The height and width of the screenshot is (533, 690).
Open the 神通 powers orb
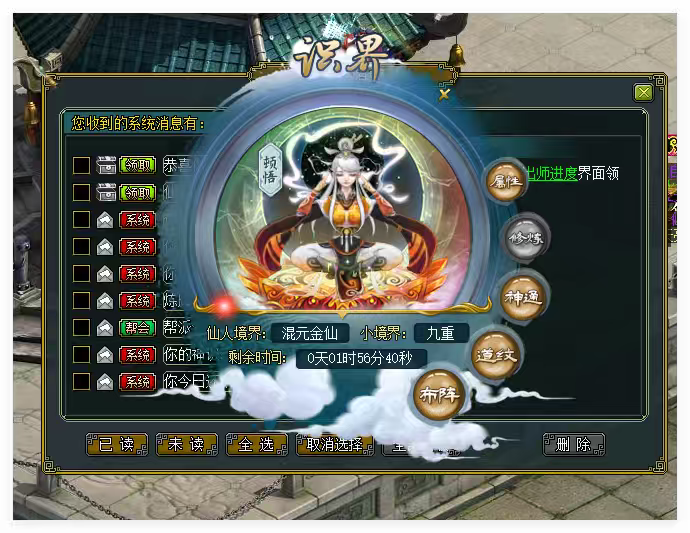point(524,297)
